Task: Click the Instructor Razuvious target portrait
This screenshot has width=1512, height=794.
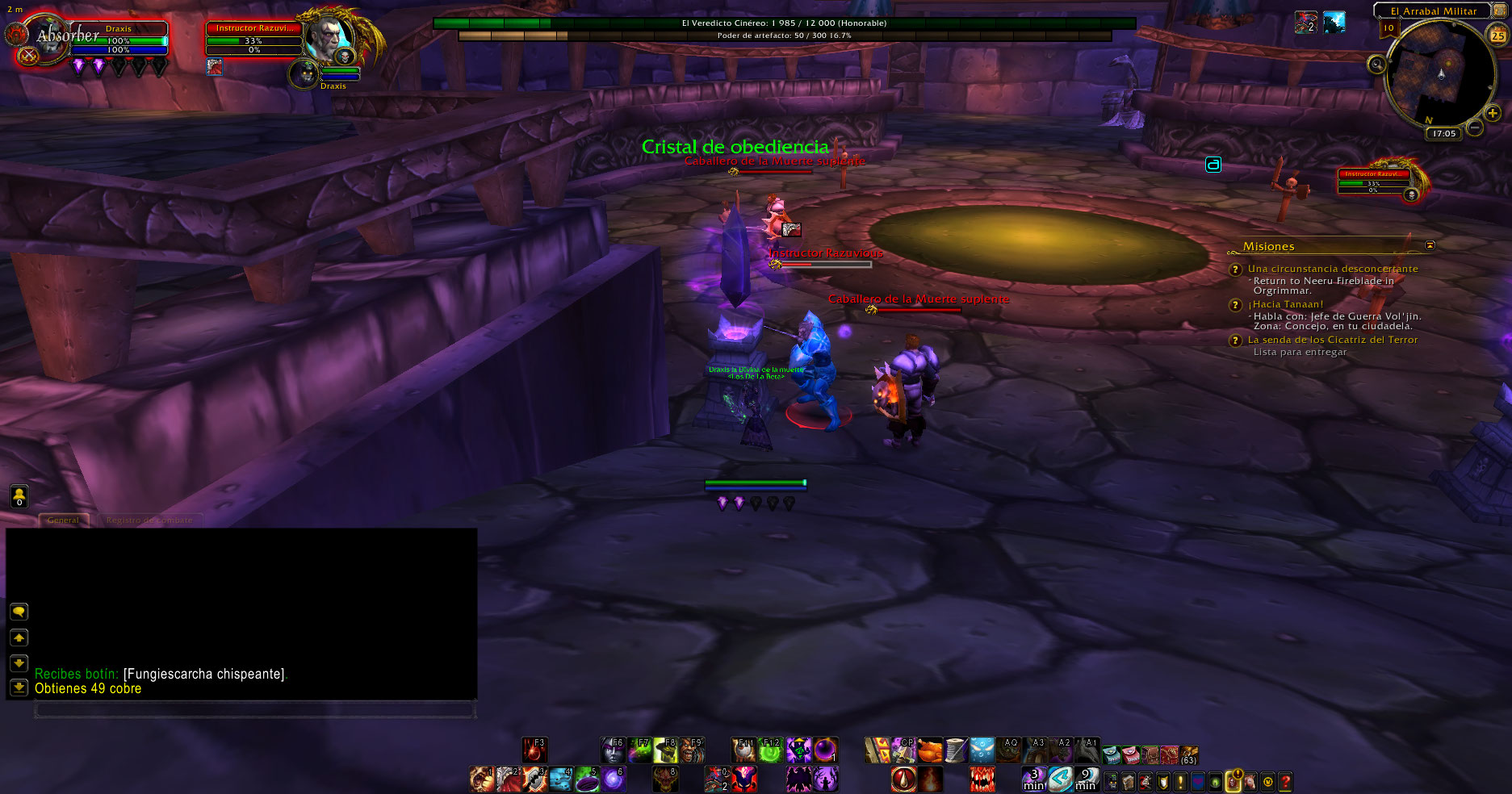Action: pyautogui.click(x=330, y=38)
